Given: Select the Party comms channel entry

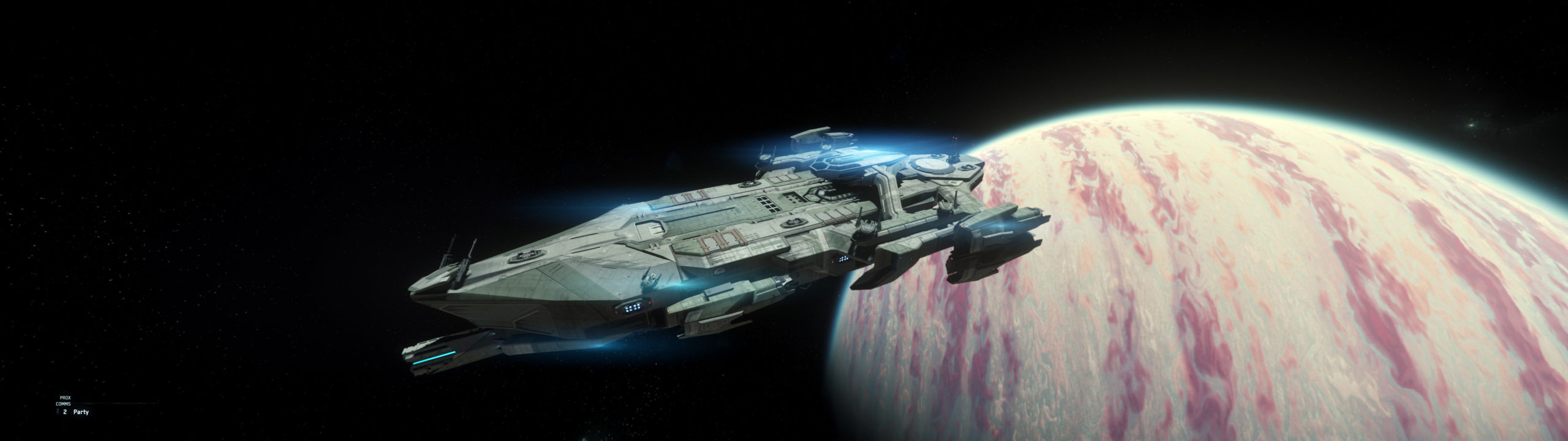Looking at the screenshot, I should [x=80, y=412].
